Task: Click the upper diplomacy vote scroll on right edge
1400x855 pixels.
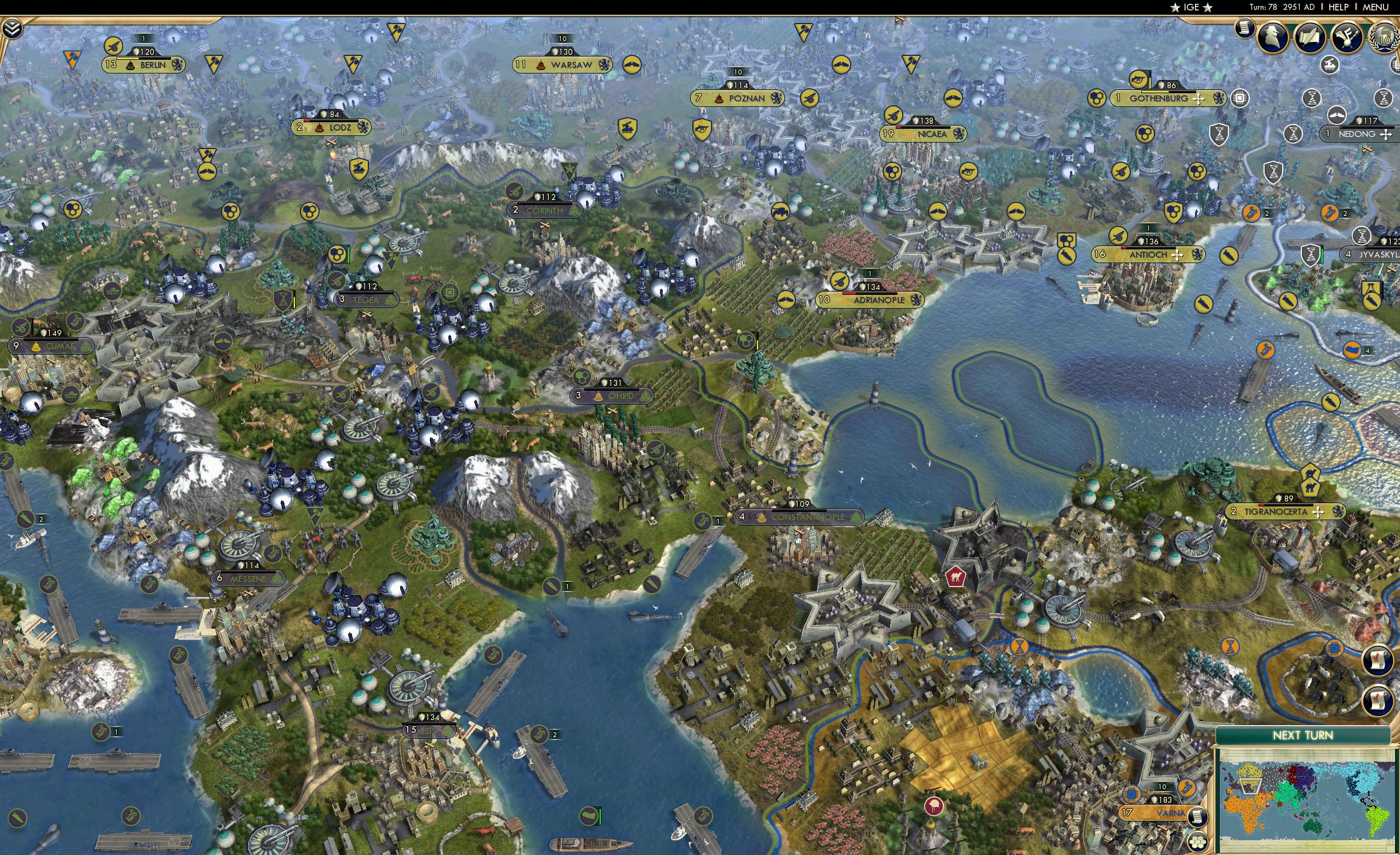Action: (x=1378, y=660)
